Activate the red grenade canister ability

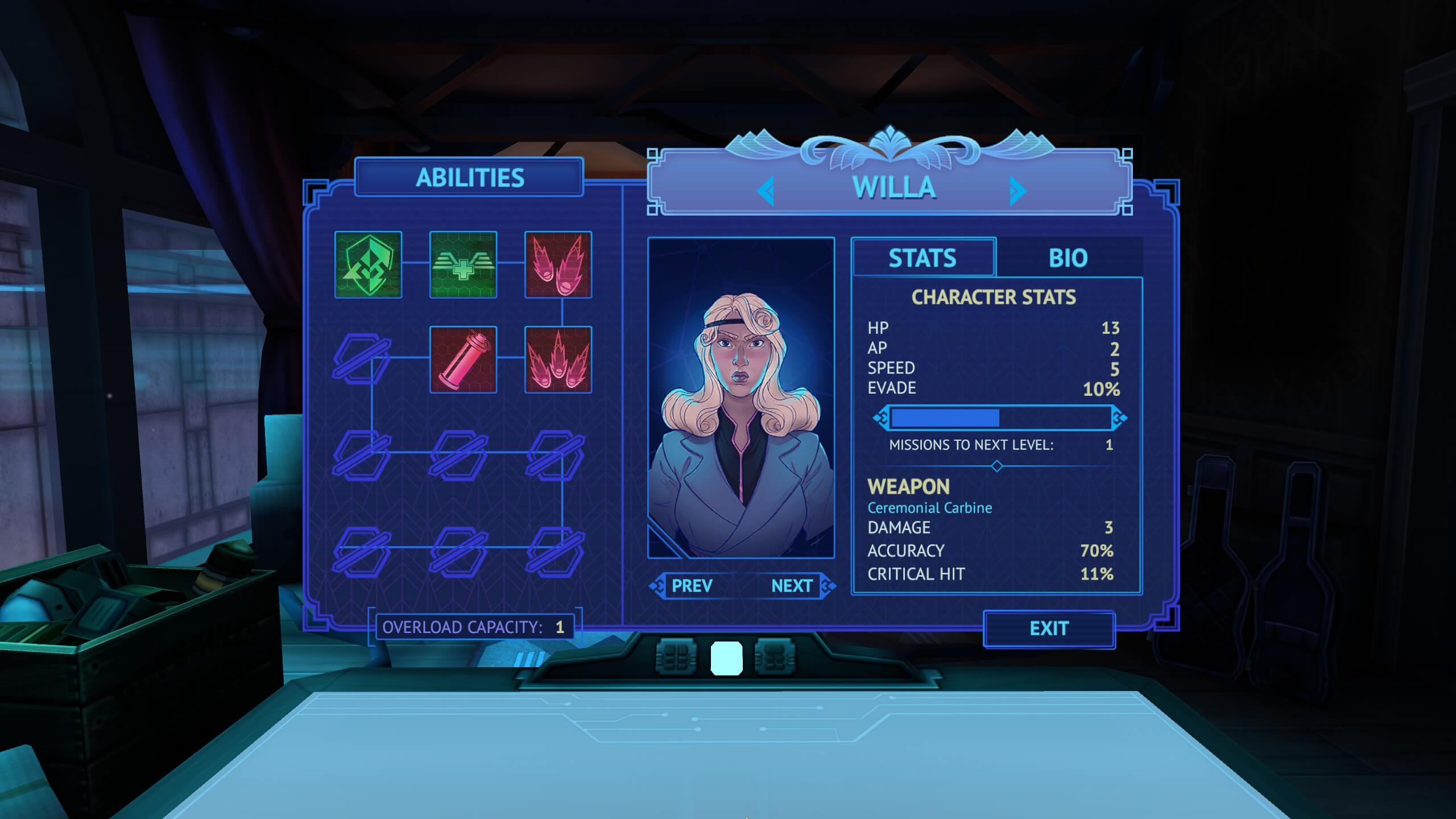coord(463,360)
